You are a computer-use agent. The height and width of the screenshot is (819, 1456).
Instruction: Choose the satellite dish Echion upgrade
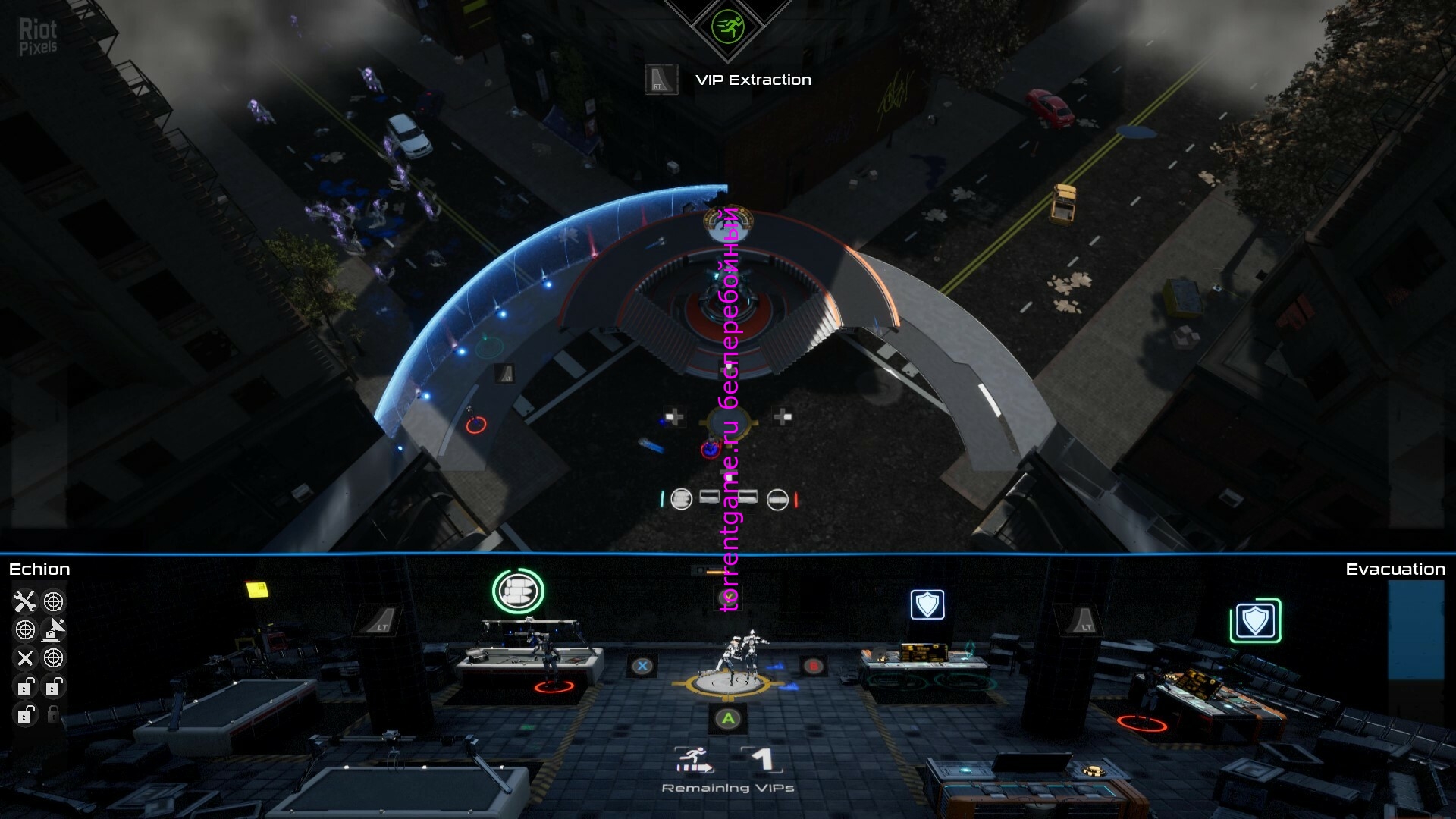point(53,629)
